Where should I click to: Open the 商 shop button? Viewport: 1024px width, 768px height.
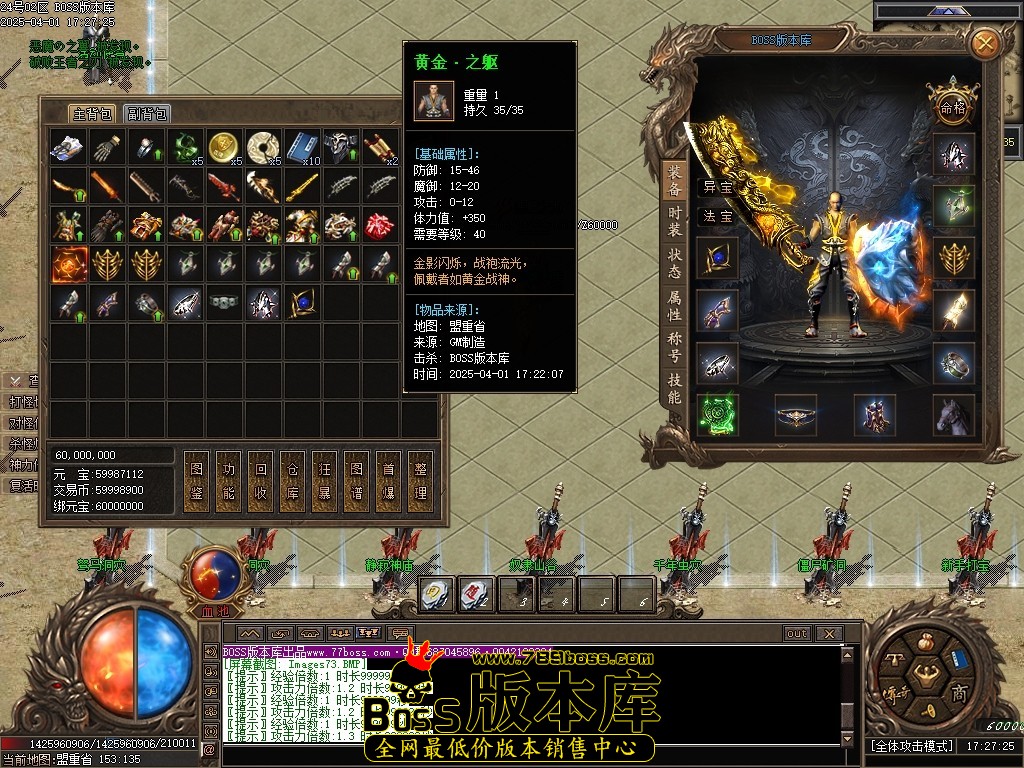(x=959, y=693)
